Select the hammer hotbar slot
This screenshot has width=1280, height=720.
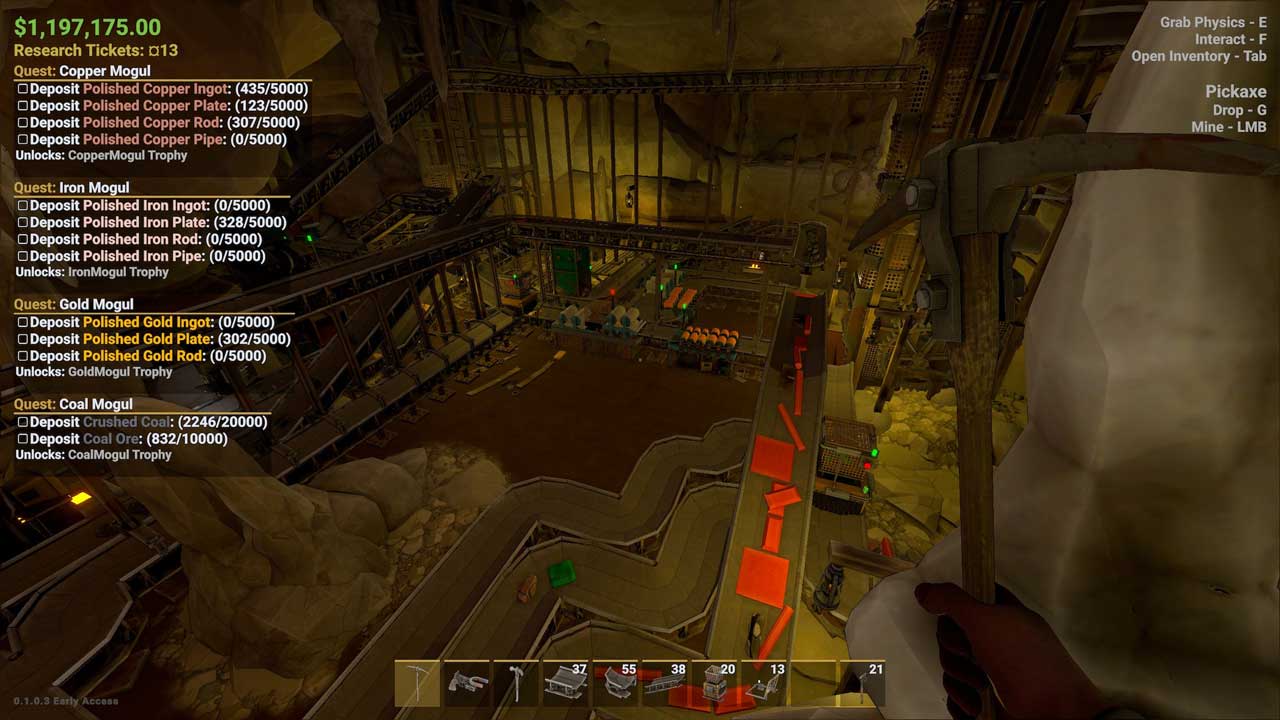[516, 684]
